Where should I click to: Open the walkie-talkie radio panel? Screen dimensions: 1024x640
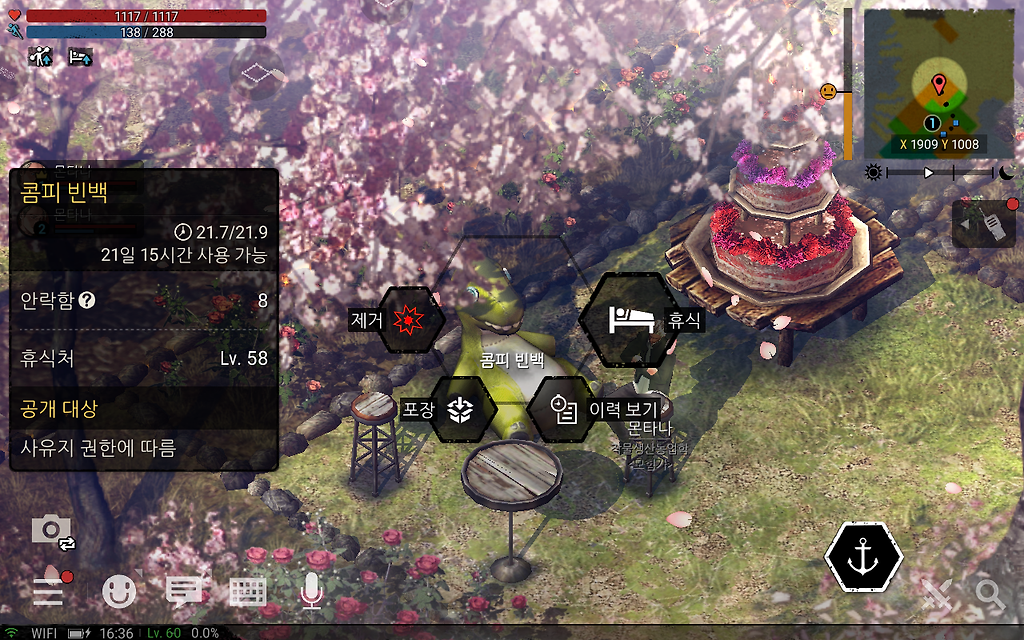983,224
